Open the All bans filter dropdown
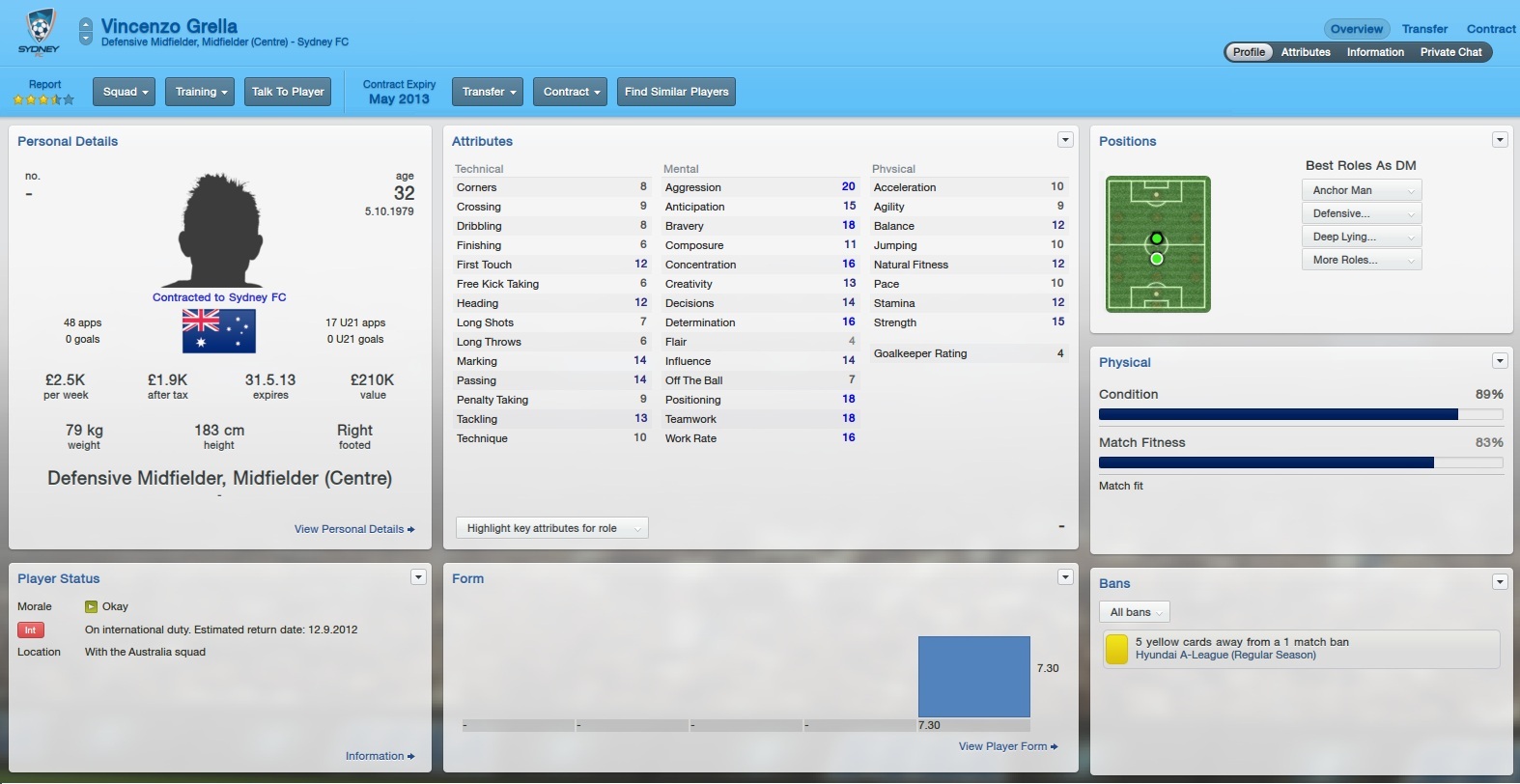1520x784 pixels. point(1135,612)
